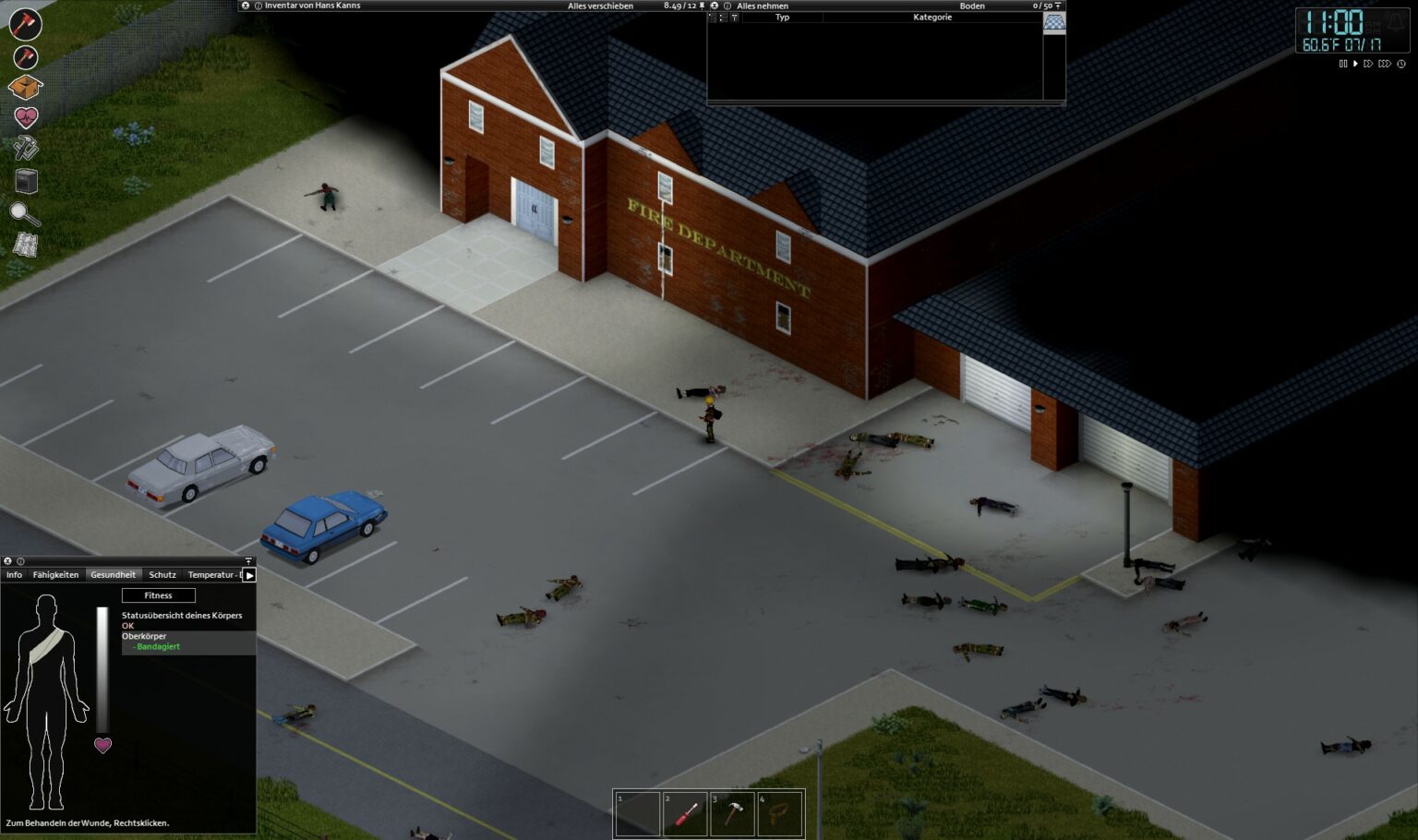Select the equipped fire axe weapon icon
This screenshot has height=840, width=1418.
[x=25, y=24]
